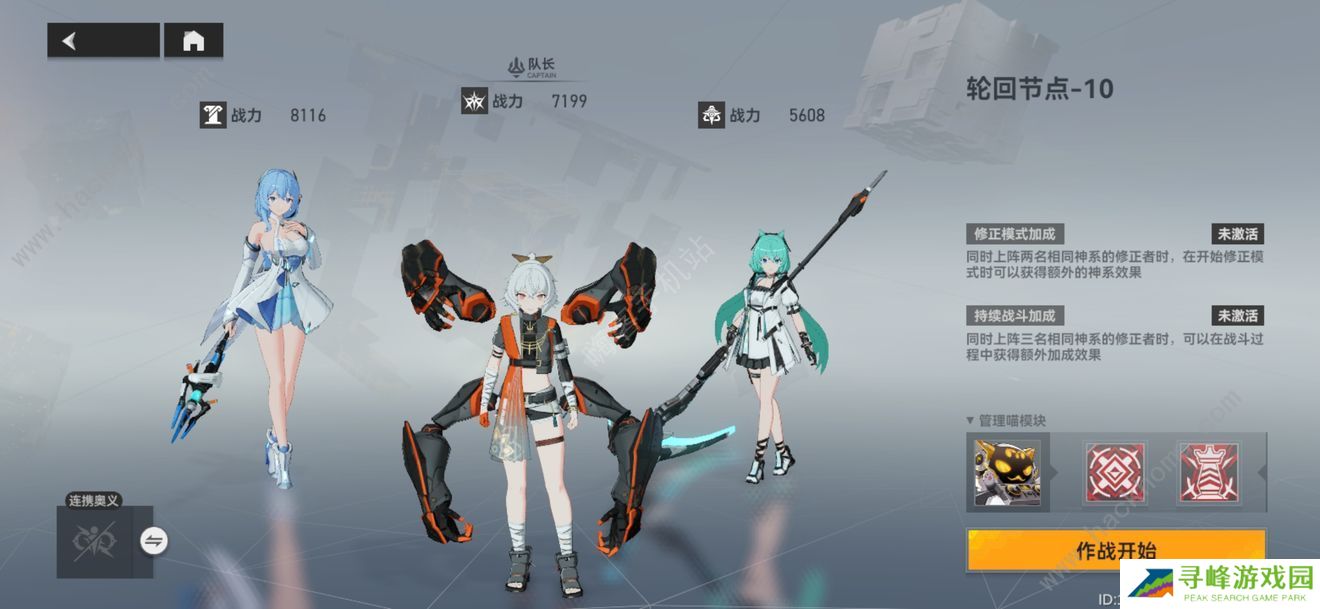Select the black cat admin module
Viewport: 1320px width, 609px height.
[1007, 472]
